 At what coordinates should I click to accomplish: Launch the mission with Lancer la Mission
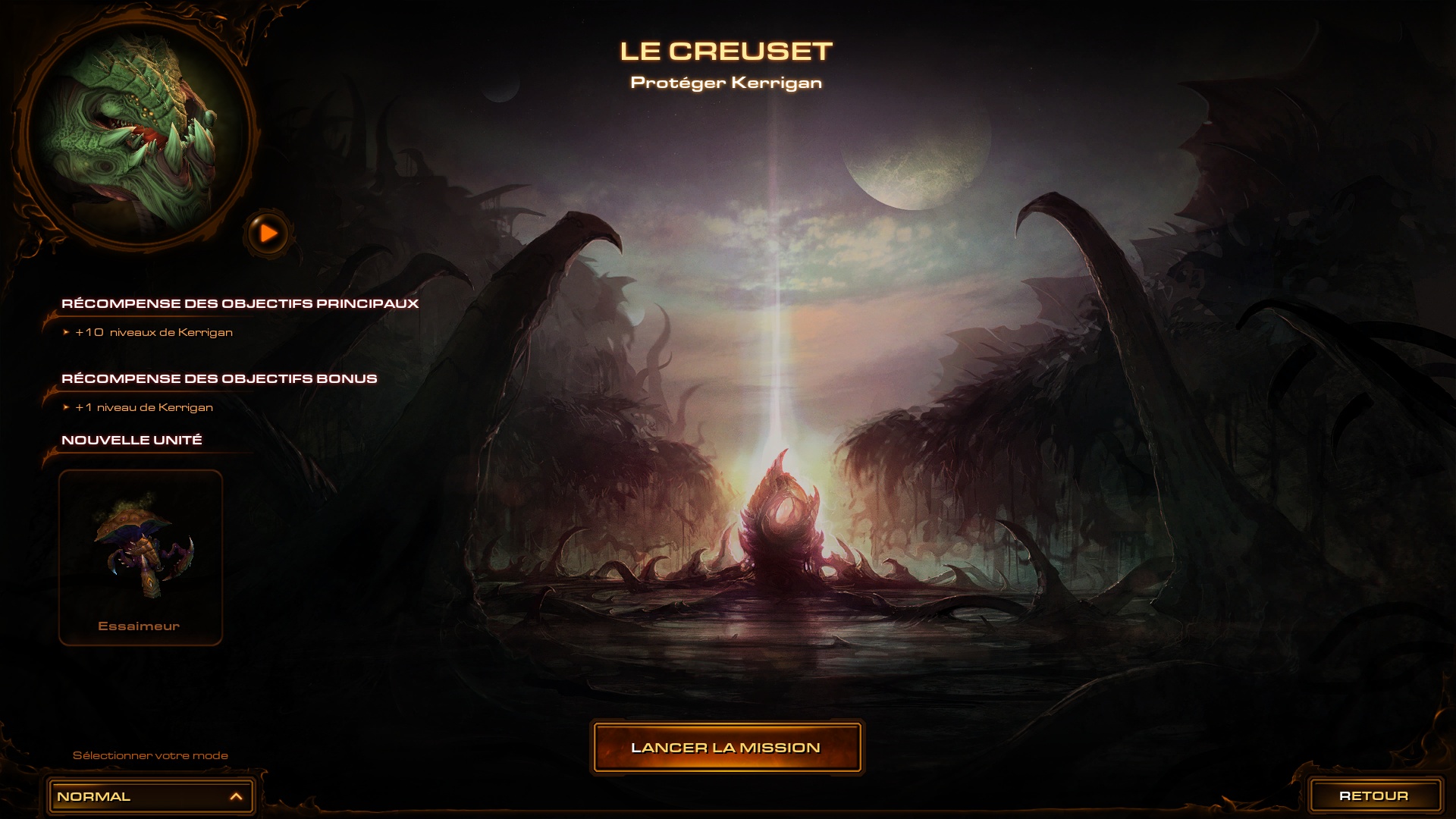tap(726, 748)
